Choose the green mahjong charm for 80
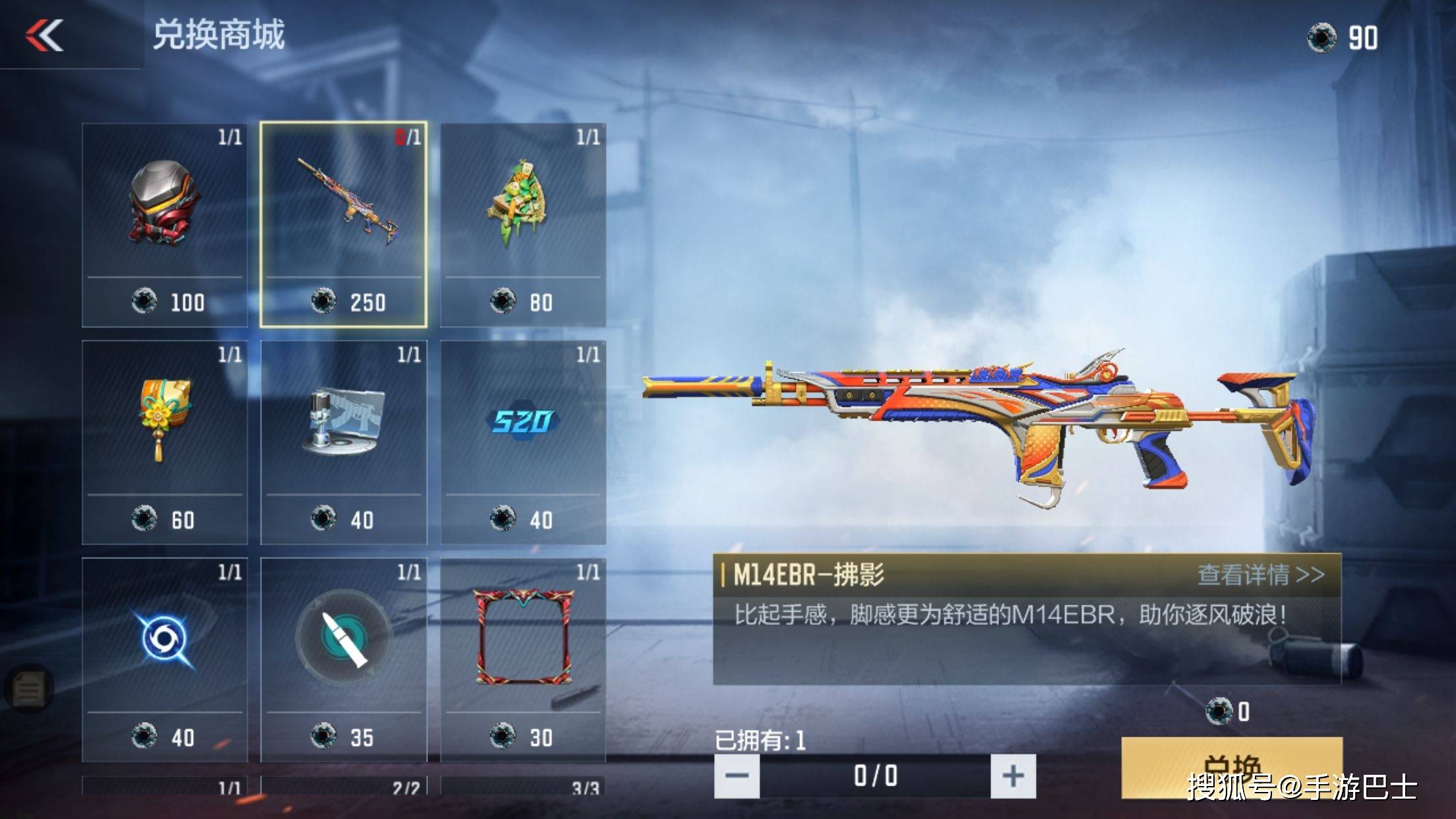The image size is (1456, 819). pyautogui.click(x=523, y=224)
